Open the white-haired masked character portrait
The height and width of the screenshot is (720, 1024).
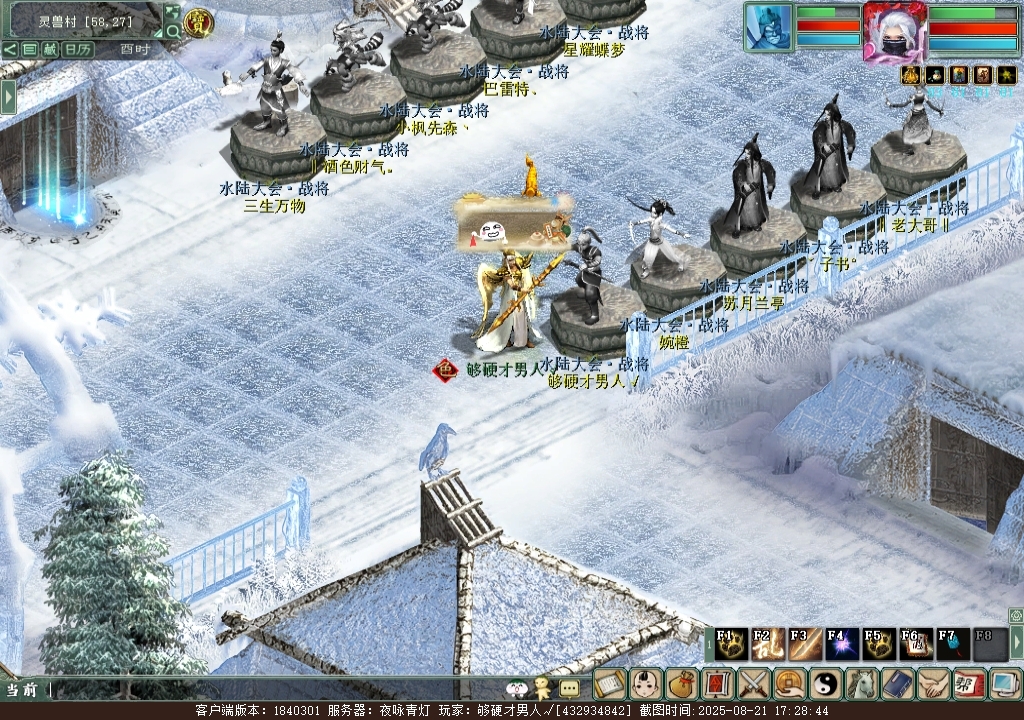(x=894, y=30)
